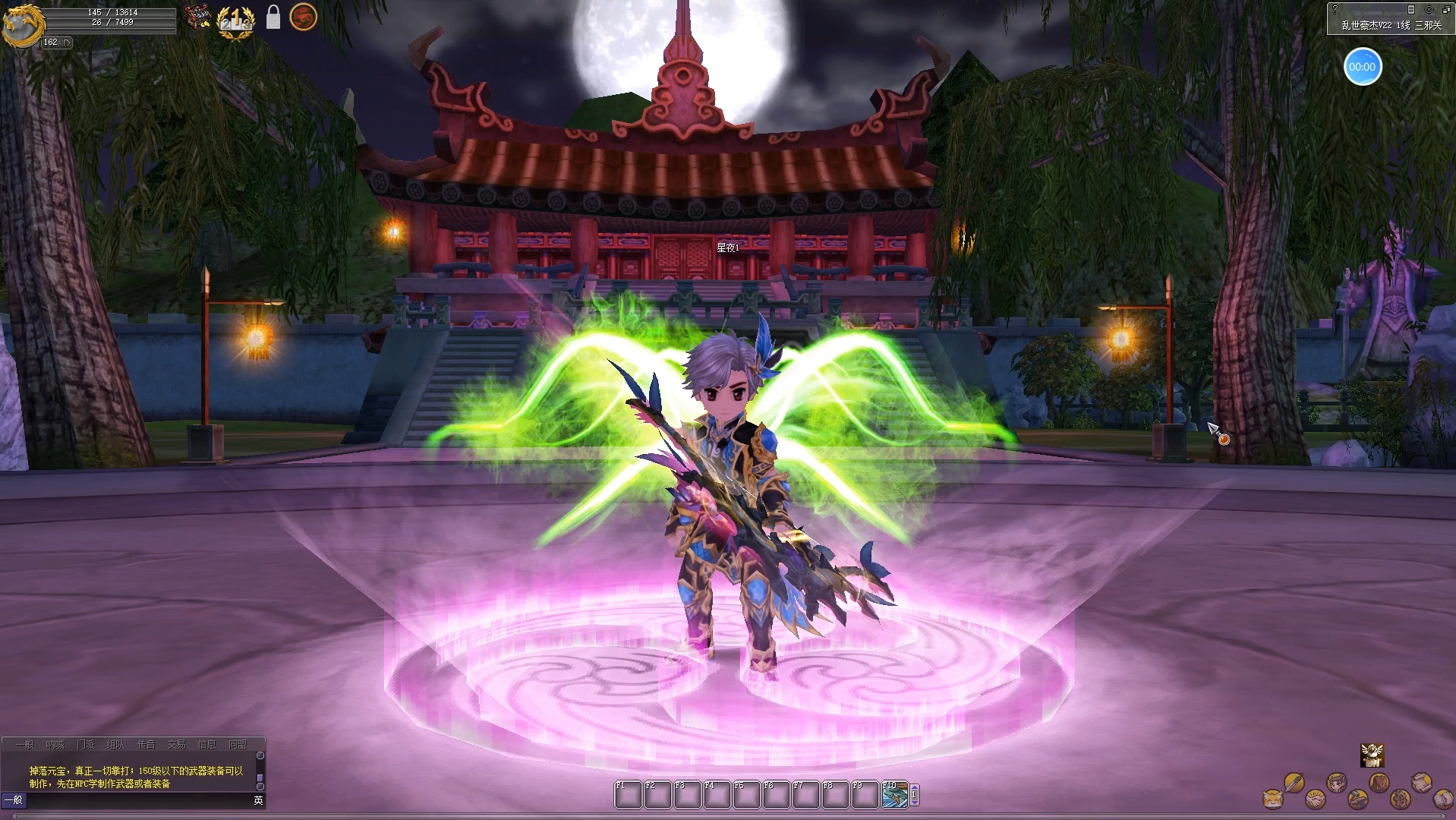1456x820 pixels.
Task: Select the 同盟 chat tab
Action: [238, 745]
